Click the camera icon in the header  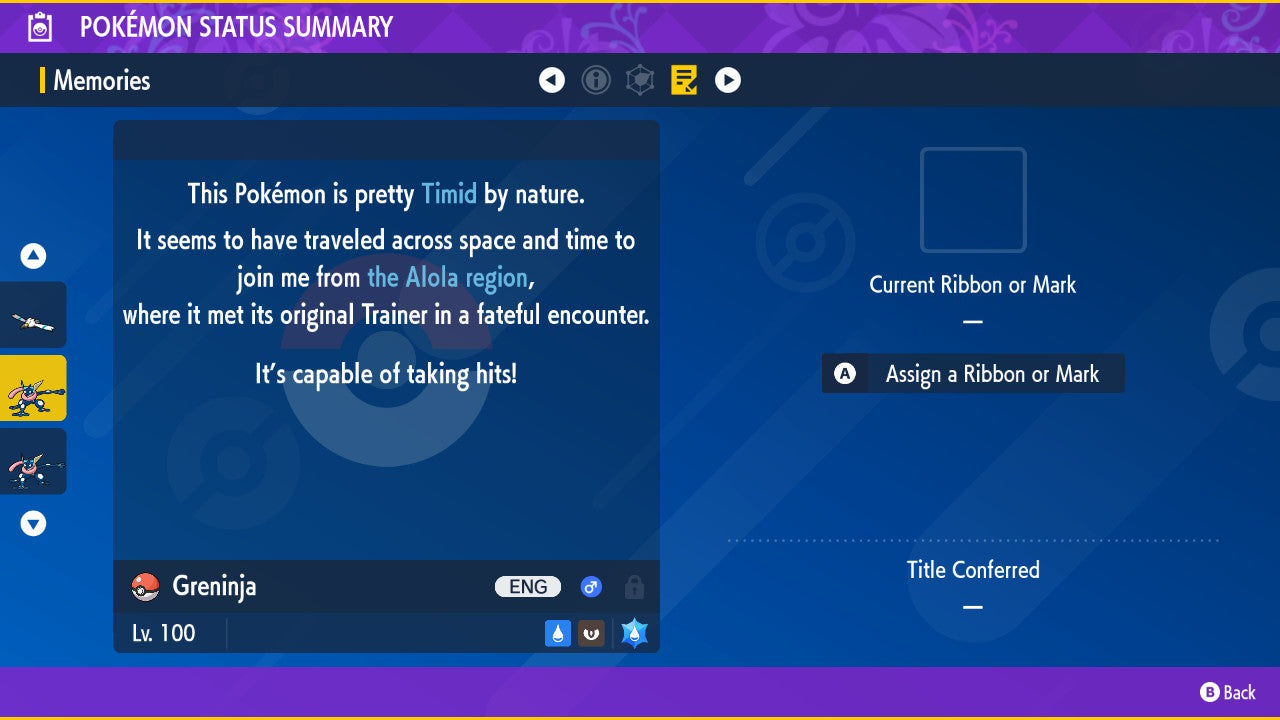[x=38, y=27]
